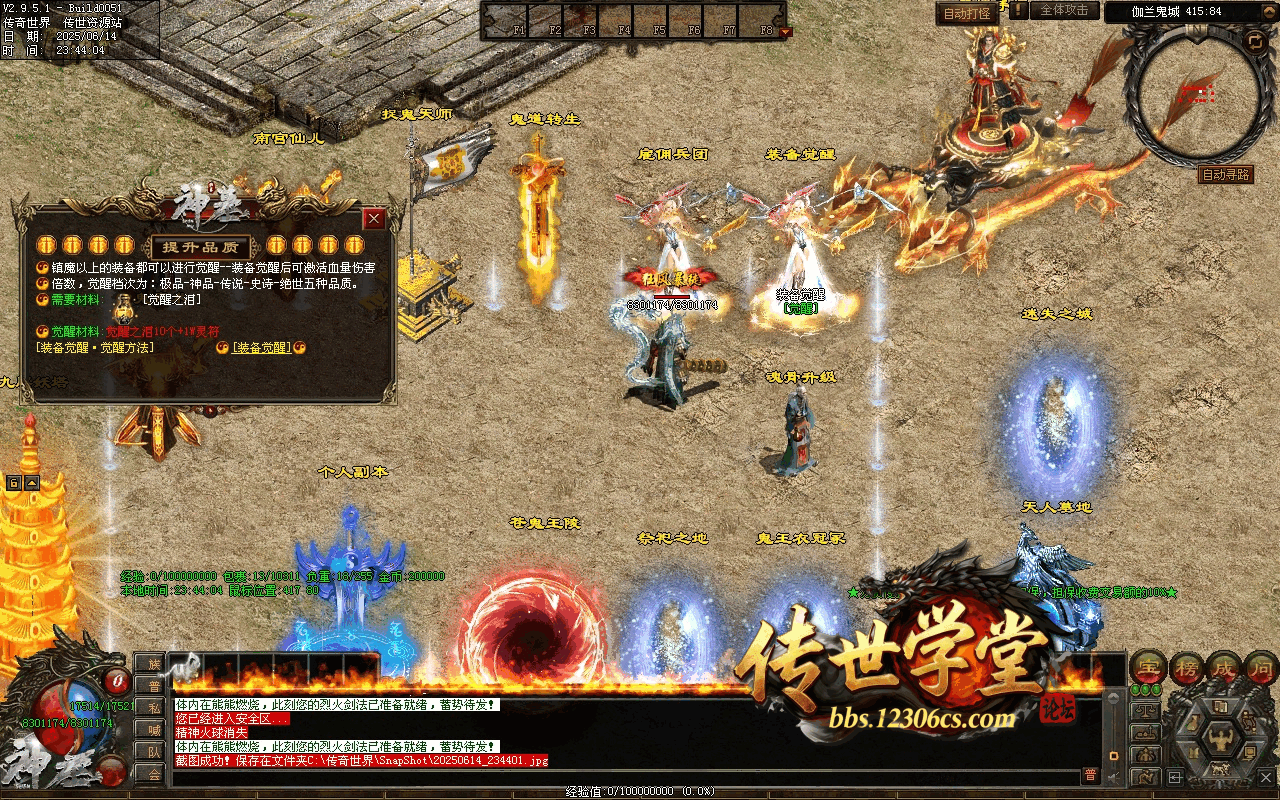Screen dimensions: 1280x800
Task: Click the minimap's swap arrows button
Action: (x=1254, y=41)
